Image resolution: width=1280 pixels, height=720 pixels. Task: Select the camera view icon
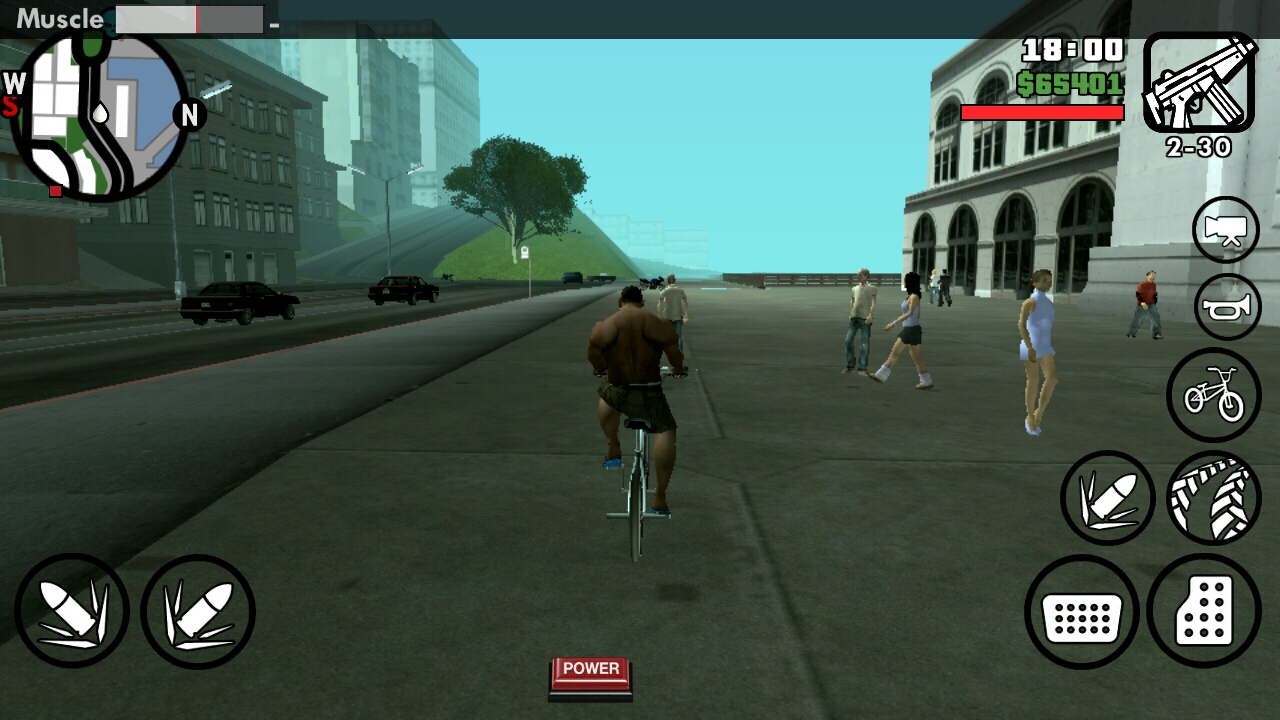(1225, 230)
